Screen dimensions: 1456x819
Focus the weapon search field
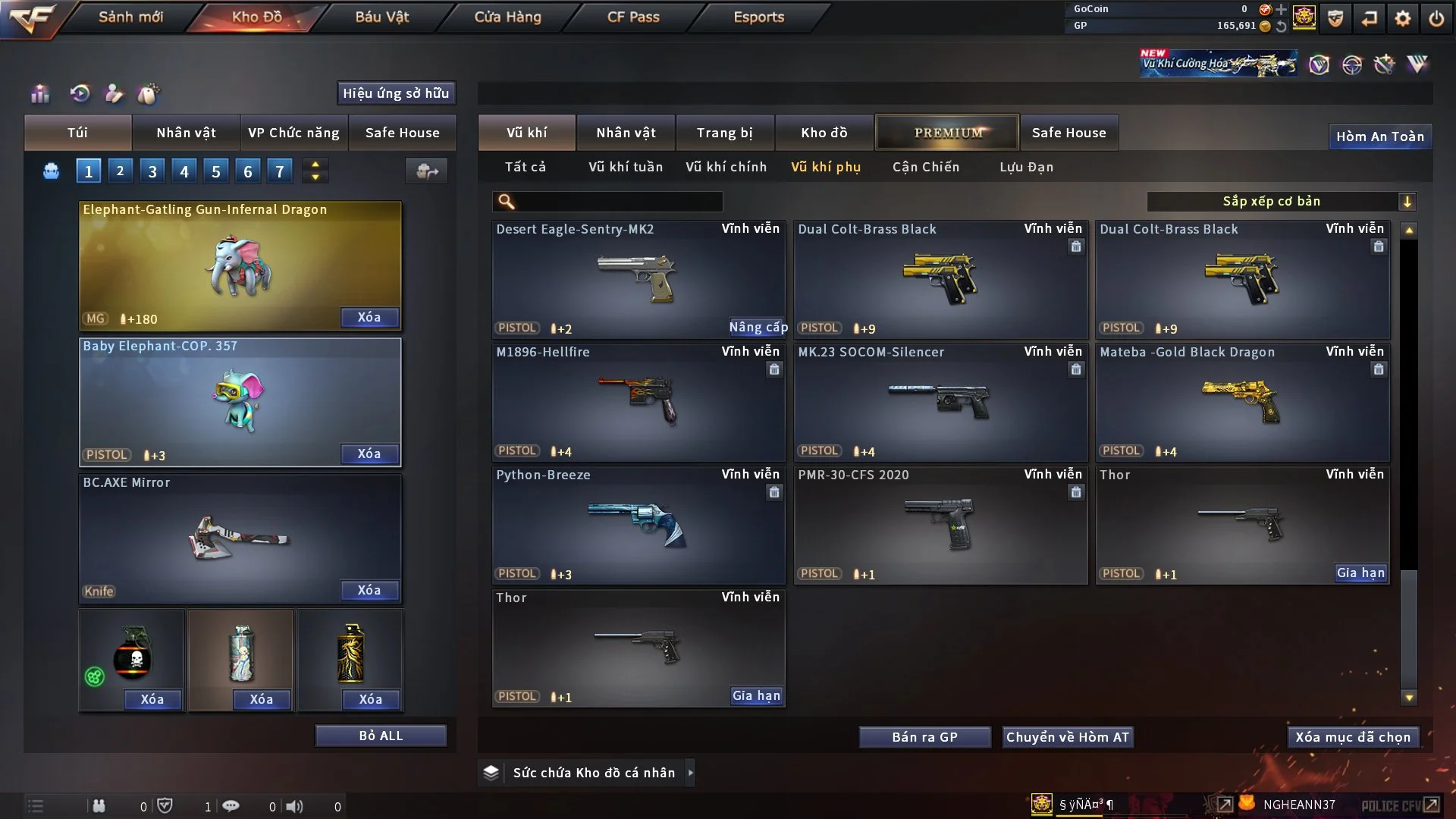(618, 201)
